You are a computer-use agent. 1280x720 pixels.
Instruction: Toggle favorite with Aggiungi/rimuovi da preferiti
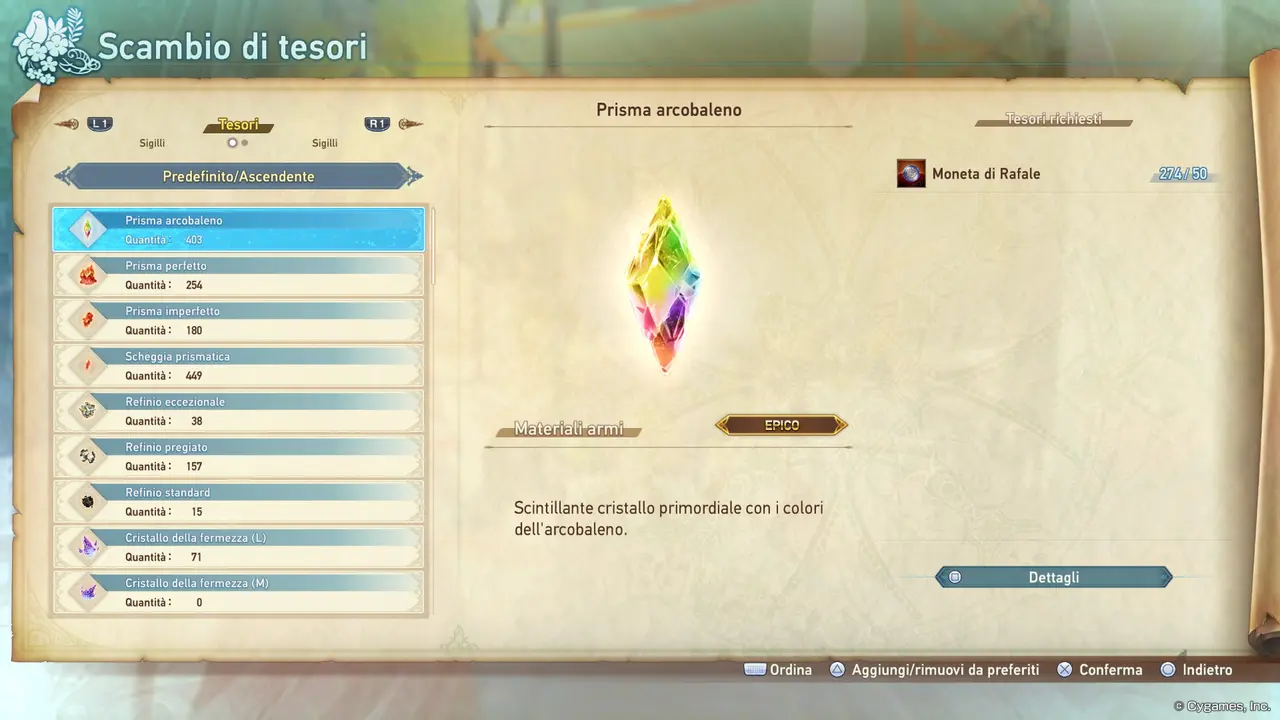(x=934, y=669)
